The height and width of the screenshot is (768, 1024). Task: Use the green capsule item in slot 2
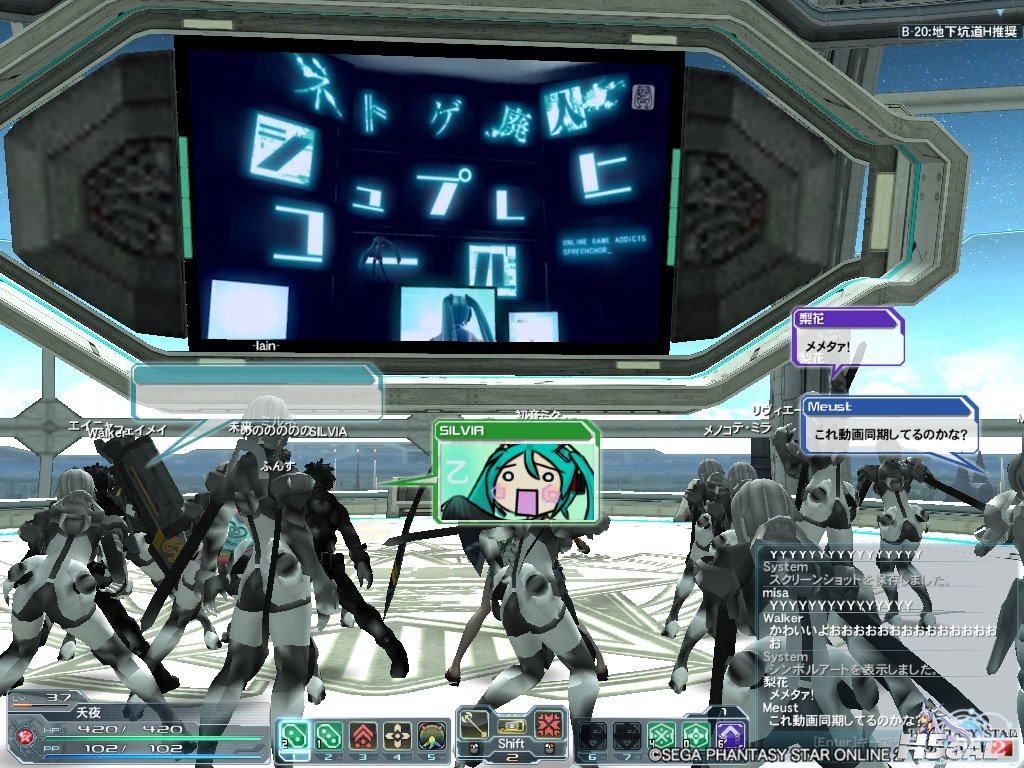pos(327,735)
